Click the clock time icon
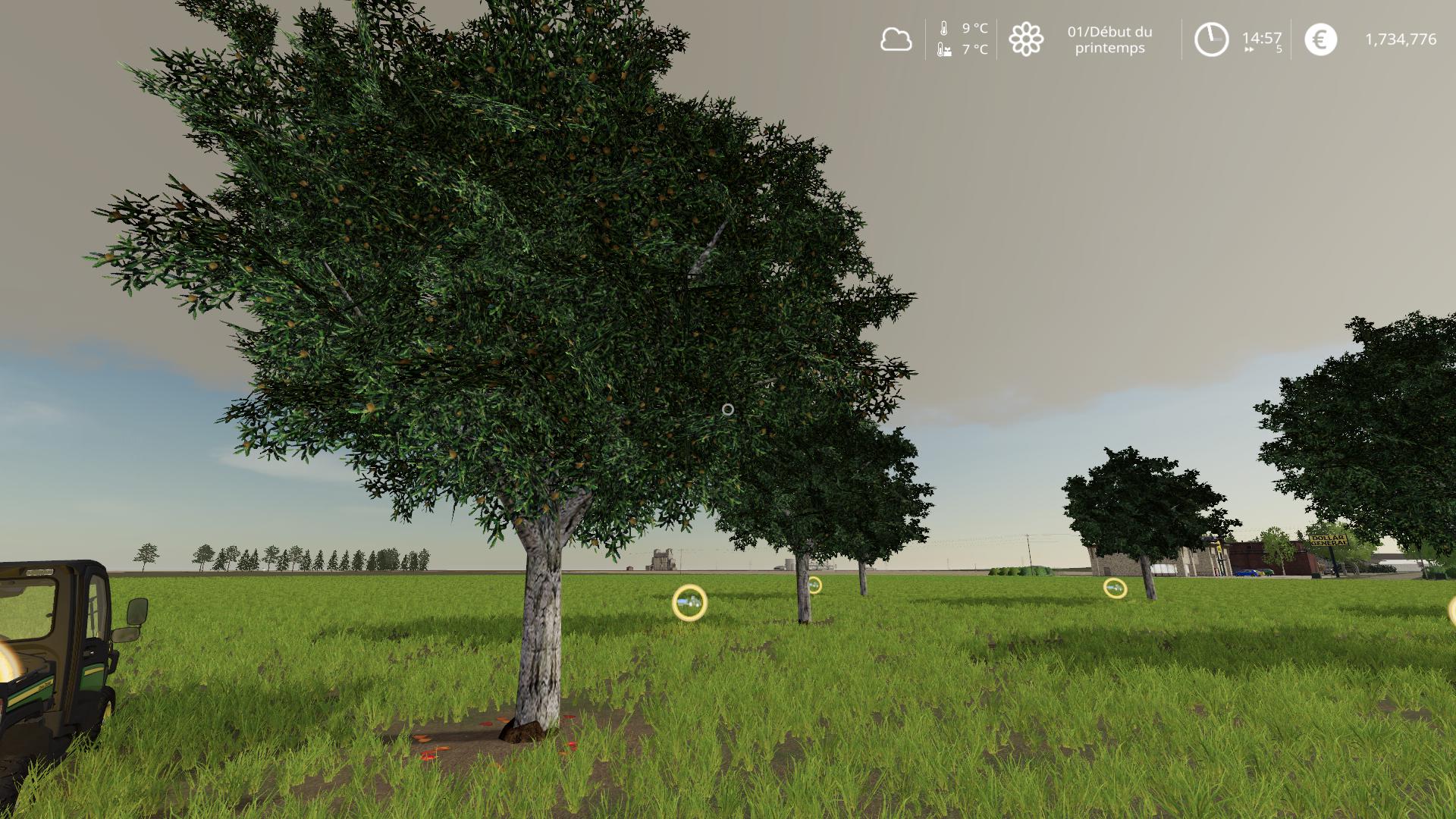The height and width of the screenshot is (819, 1456). (1211, 39)
